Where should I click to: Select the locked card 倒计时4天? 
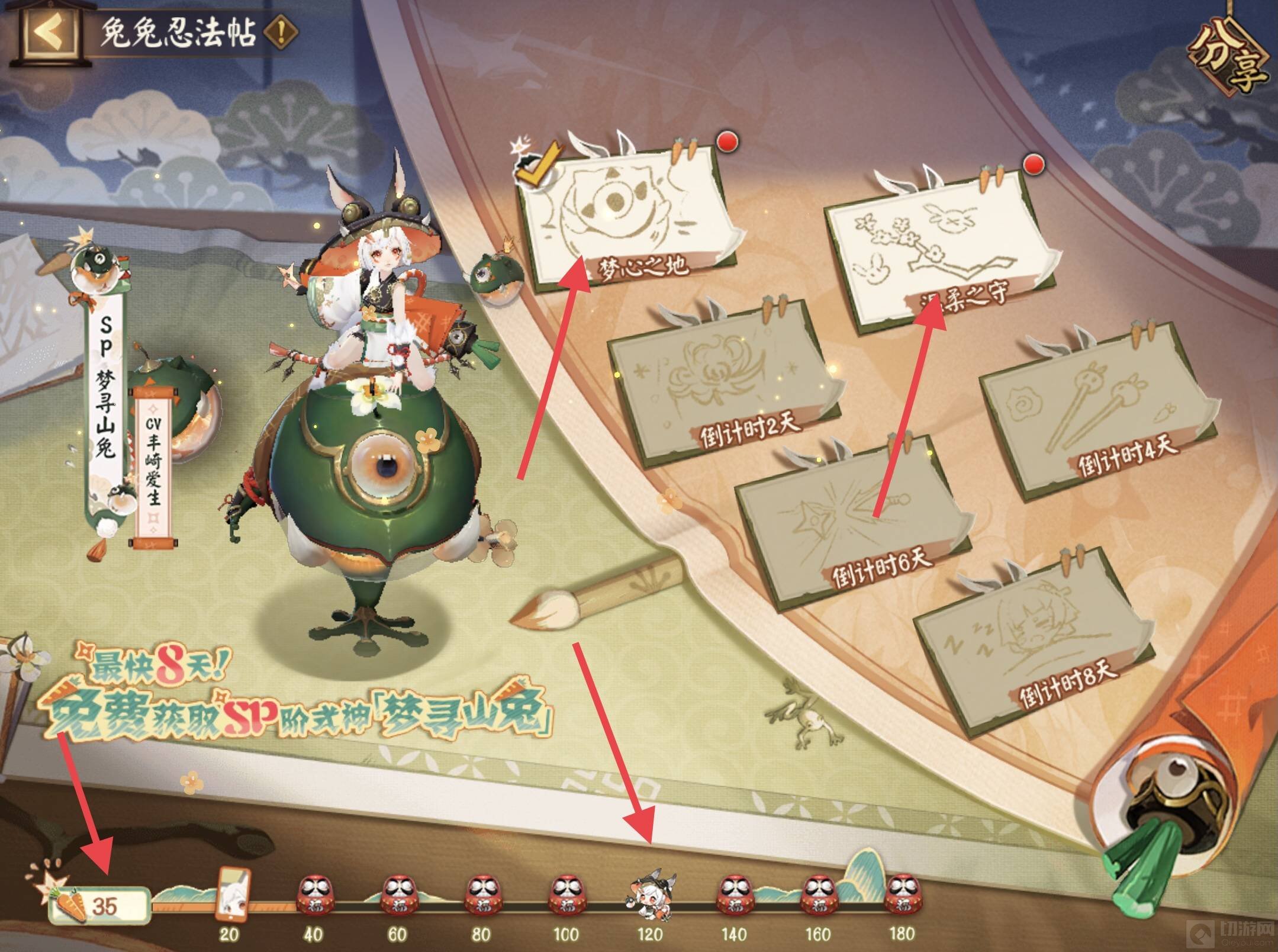(x=1089, y=409)
